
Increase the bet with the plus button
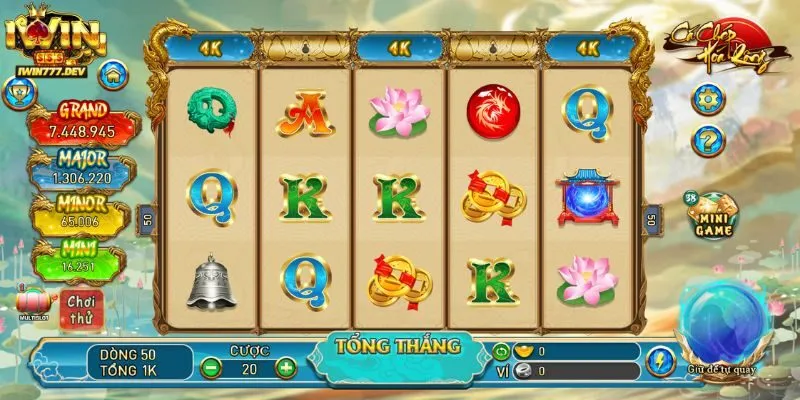[286, 367]
